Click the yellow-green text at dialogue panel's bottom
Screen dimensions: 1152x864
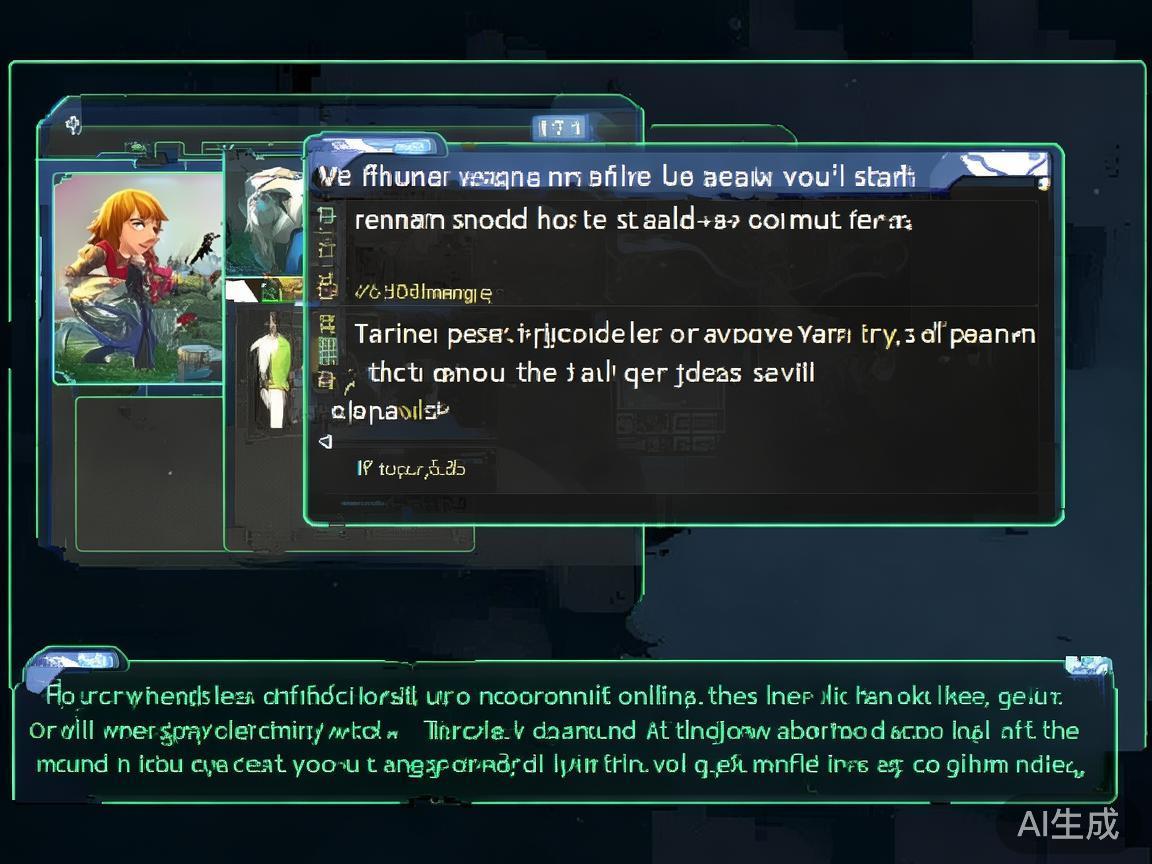pos(411,467)
